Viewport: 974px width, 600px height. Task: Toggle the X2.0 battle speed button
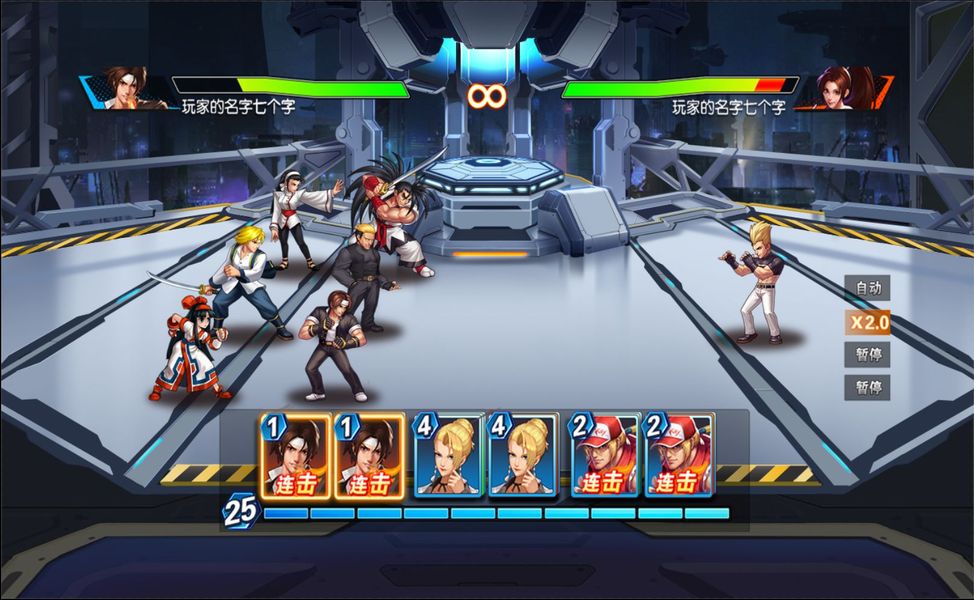[867, 322]
